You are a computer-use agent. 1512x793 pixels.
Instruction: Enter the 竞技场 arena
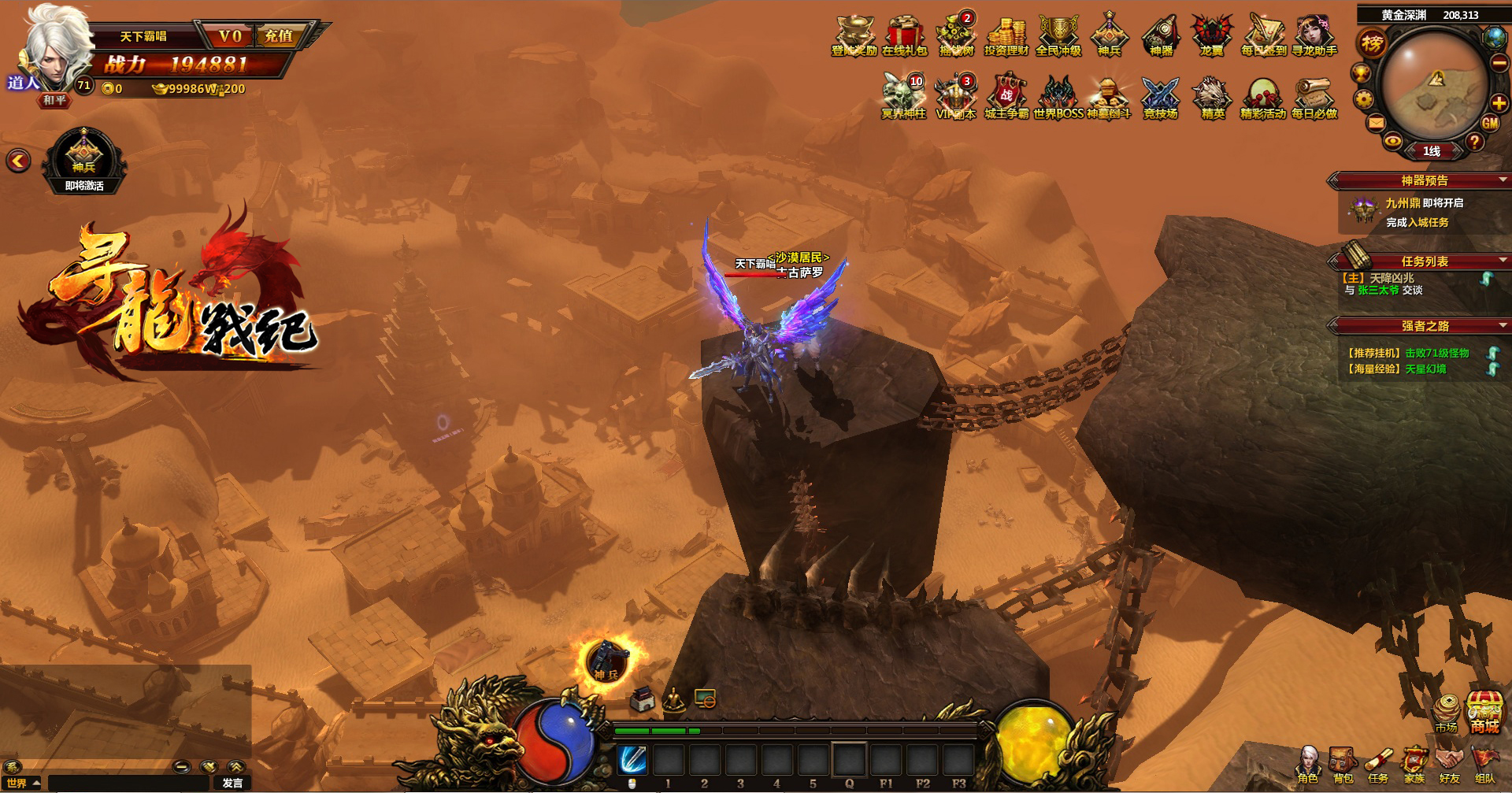click(1160, 98)
